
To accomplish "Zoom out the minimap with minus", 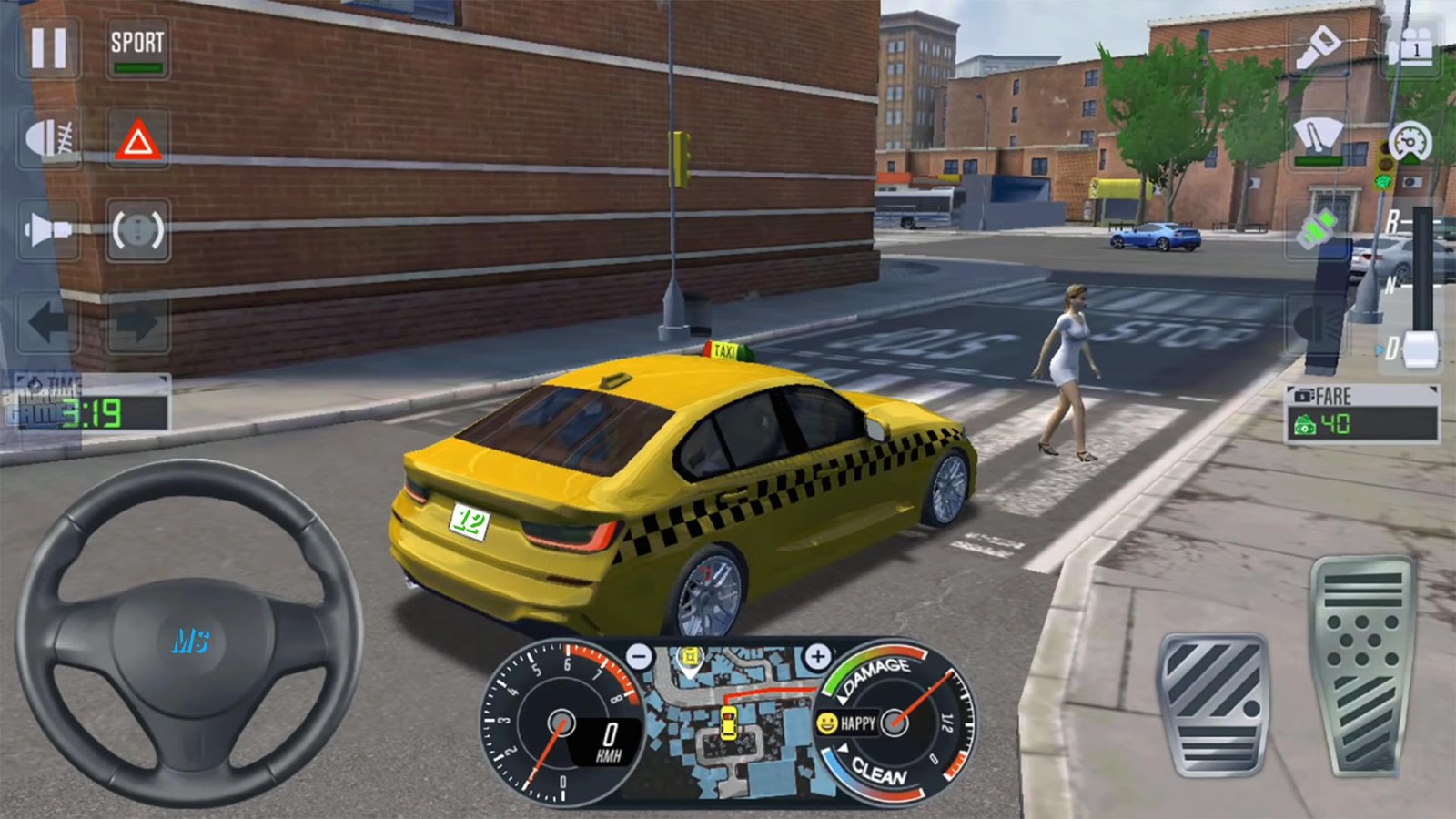I will (x=640, y=656).
